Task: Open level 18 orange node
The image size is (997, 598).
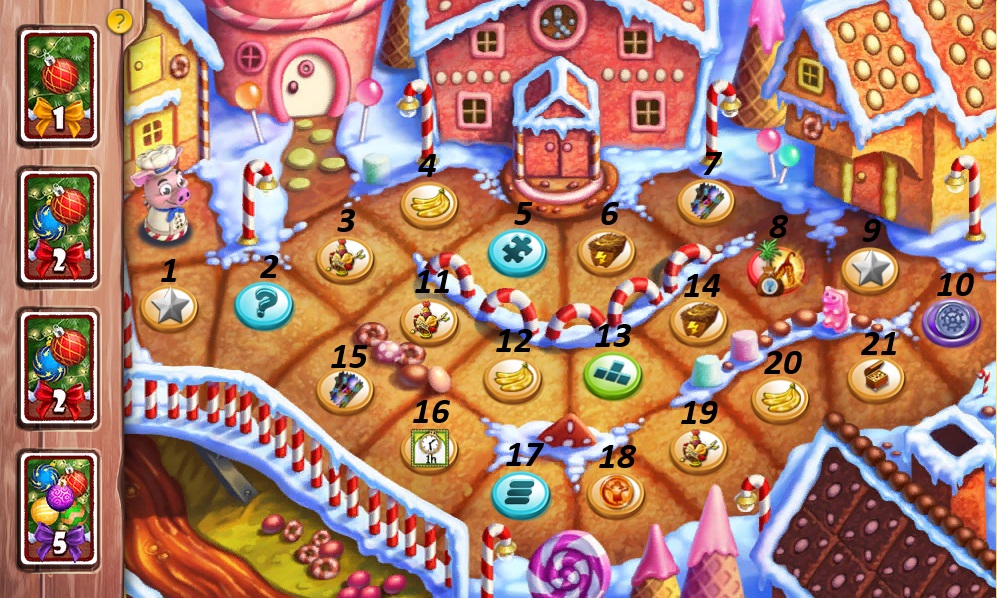Action: (615, 493)
